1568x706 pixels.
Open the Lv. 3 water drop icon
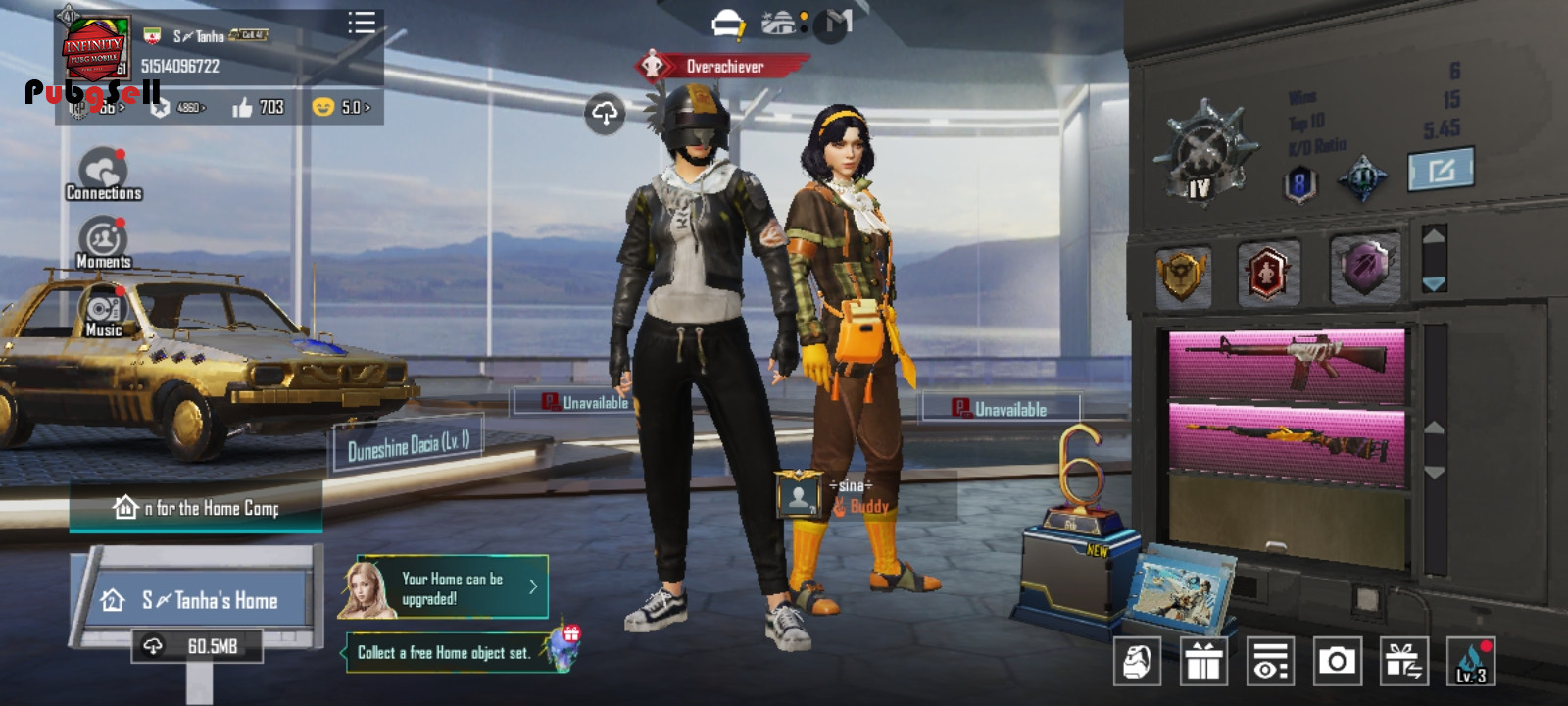pyautogui.click(x=1471, y=661)
